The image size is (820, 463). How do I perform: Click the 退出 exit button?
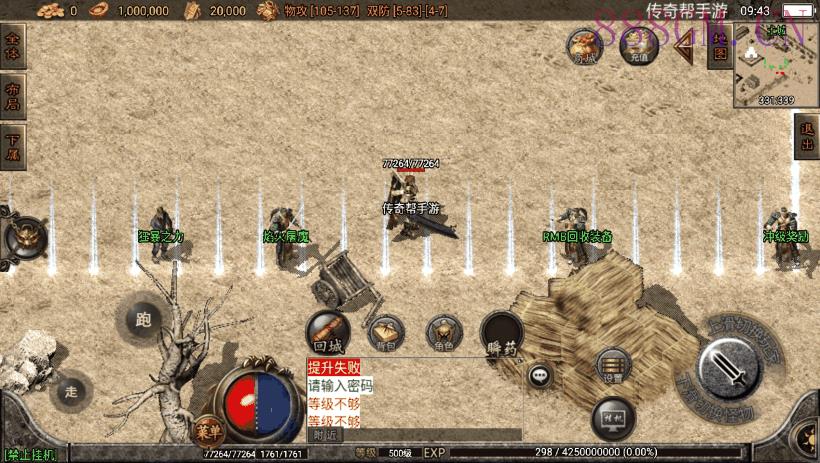[807, 138]
